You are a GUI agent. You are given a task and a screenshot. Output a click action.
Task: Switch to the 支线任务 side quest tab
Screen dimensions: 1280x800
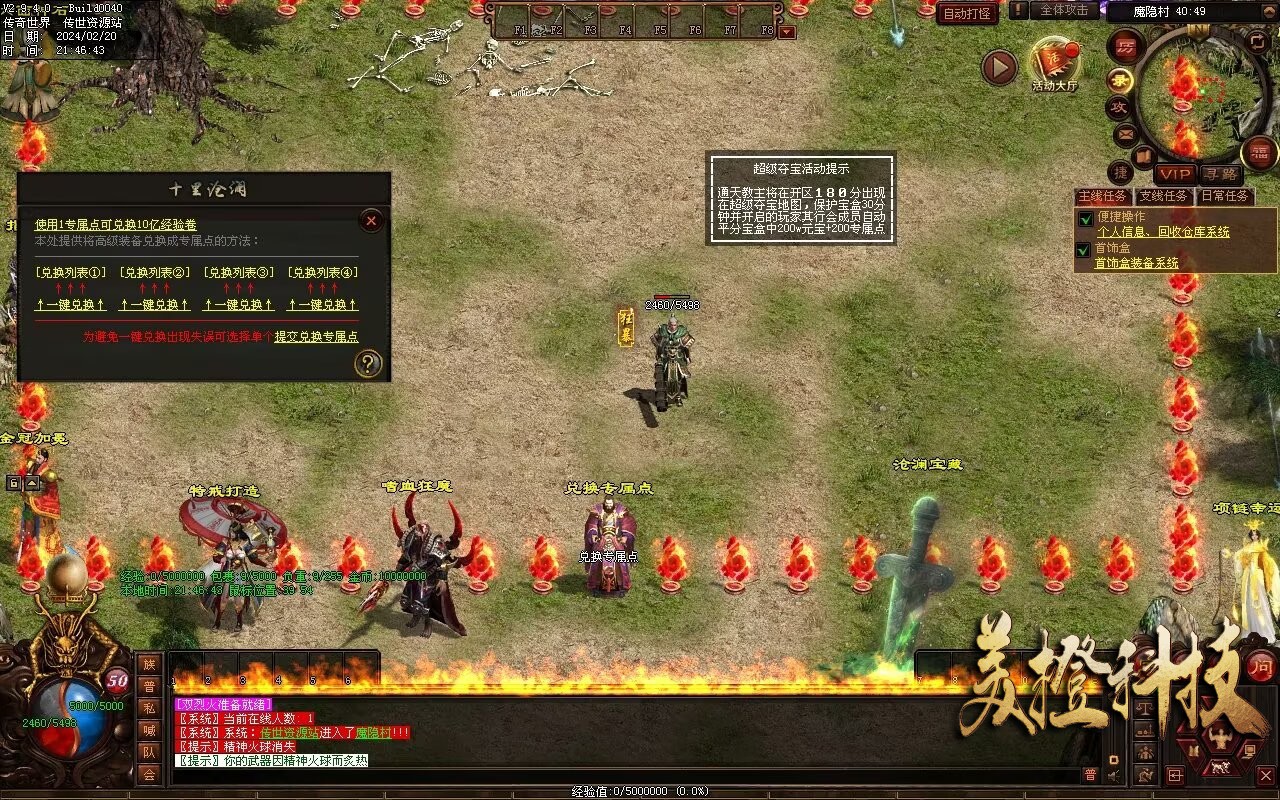click(x=1163, y=196)
